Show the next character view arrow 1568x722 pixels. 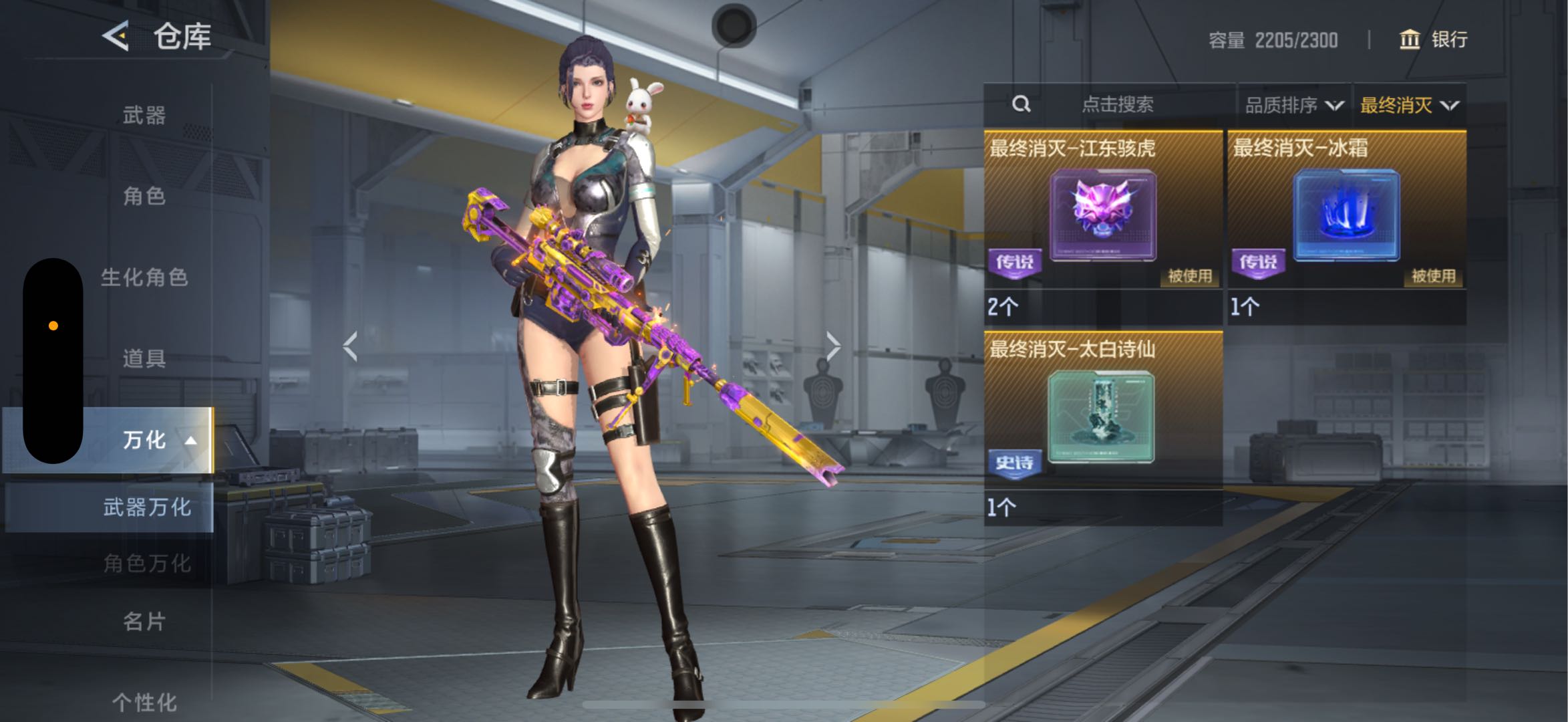832,346
